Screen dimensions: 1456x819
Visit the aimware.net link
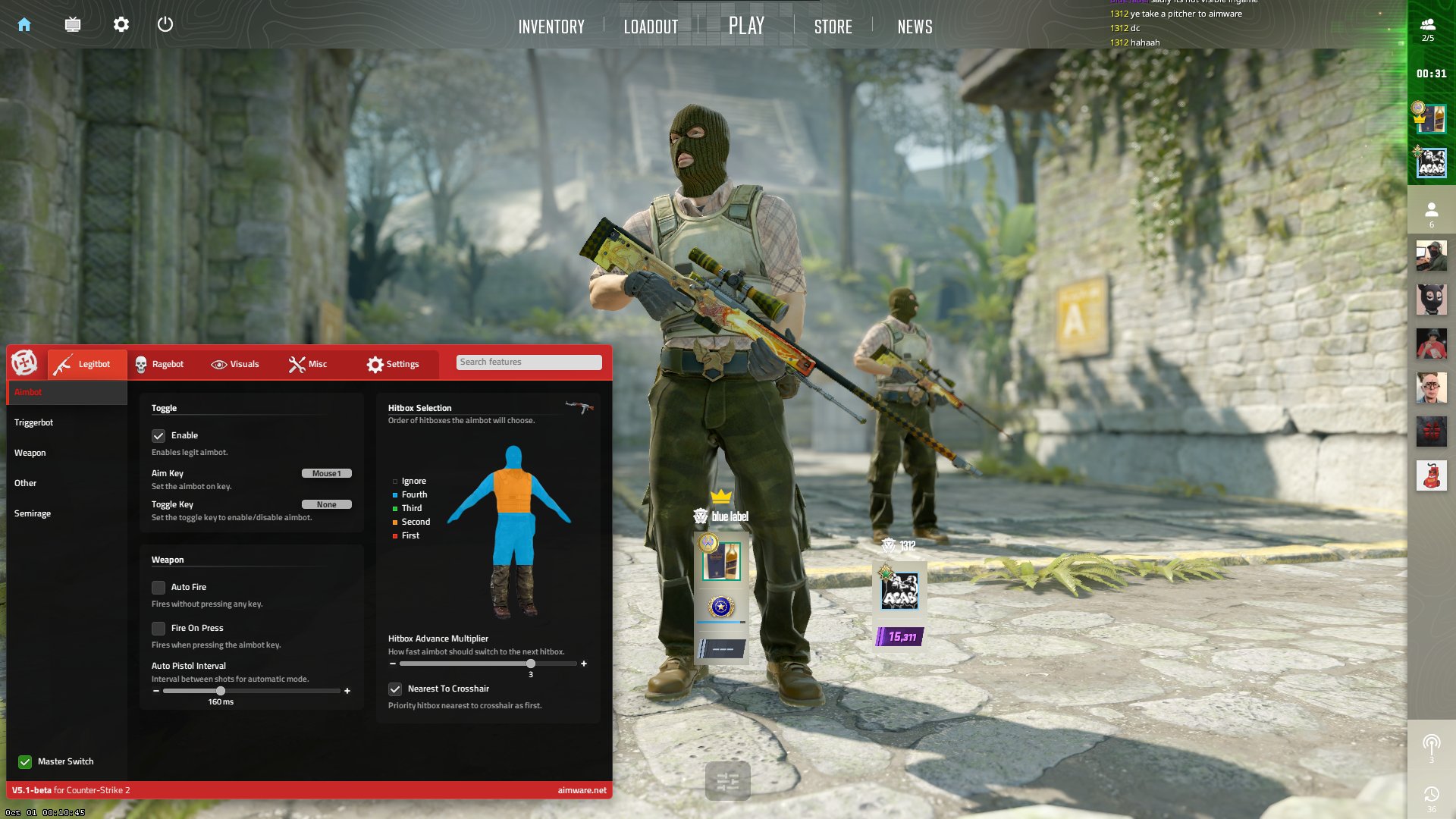click(x=581, y=789)
